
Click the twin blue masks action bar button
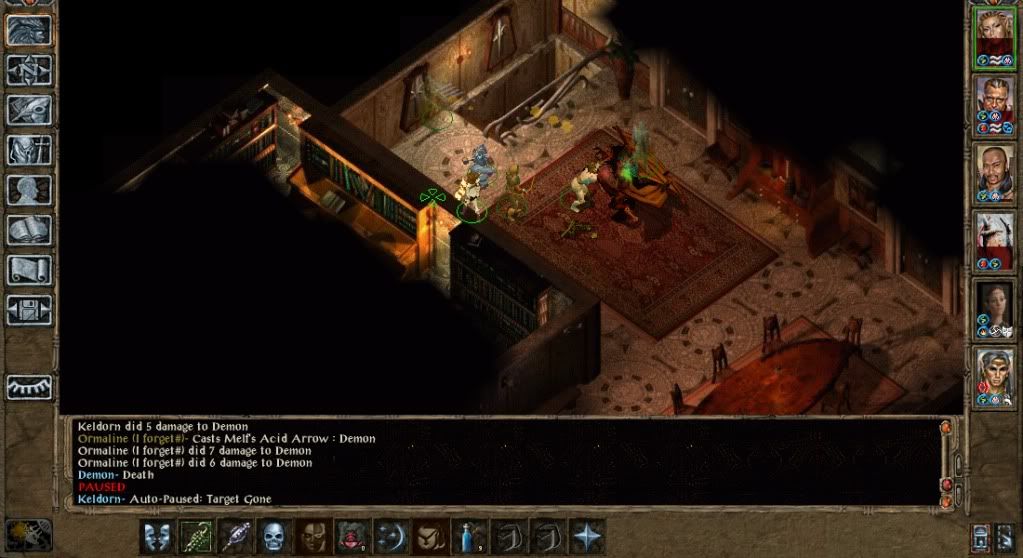pos(157,537)
